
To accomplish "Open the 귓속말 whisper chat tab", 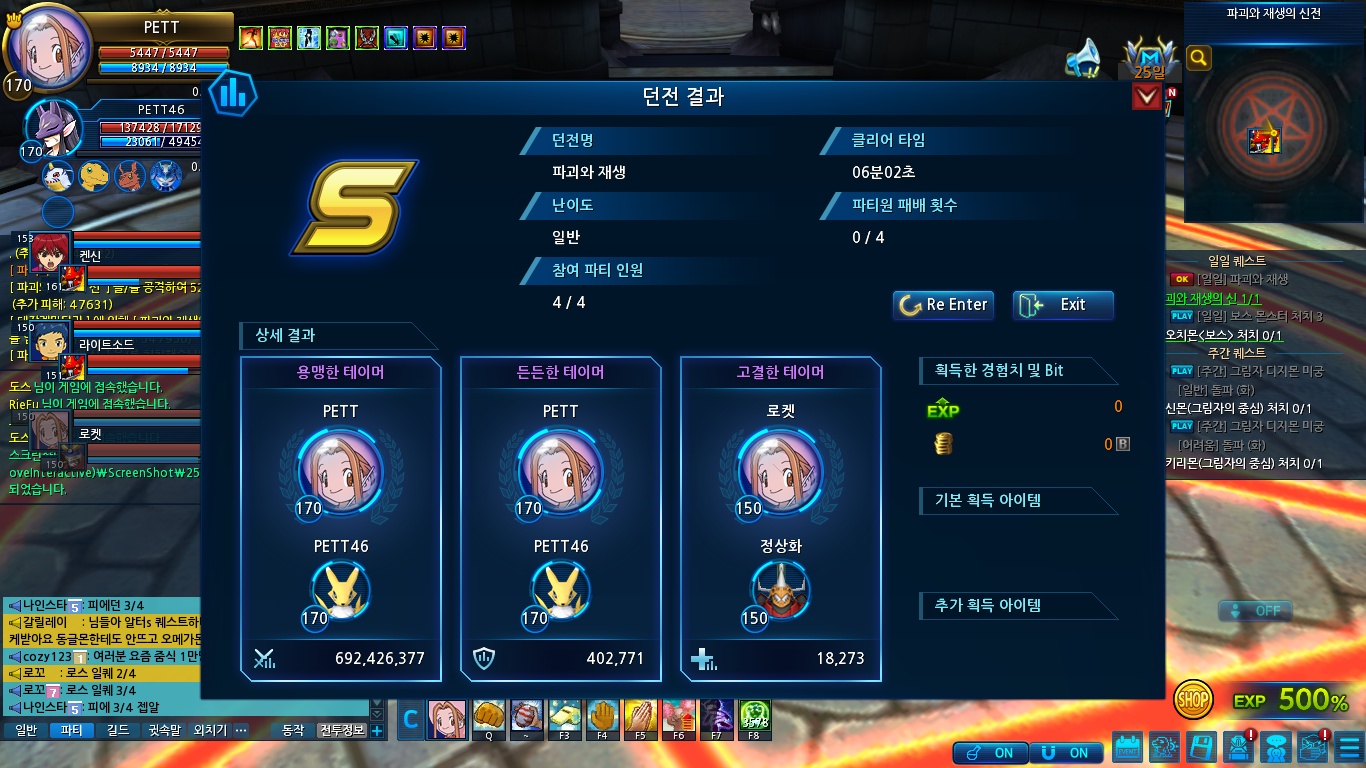I will 163,730.
